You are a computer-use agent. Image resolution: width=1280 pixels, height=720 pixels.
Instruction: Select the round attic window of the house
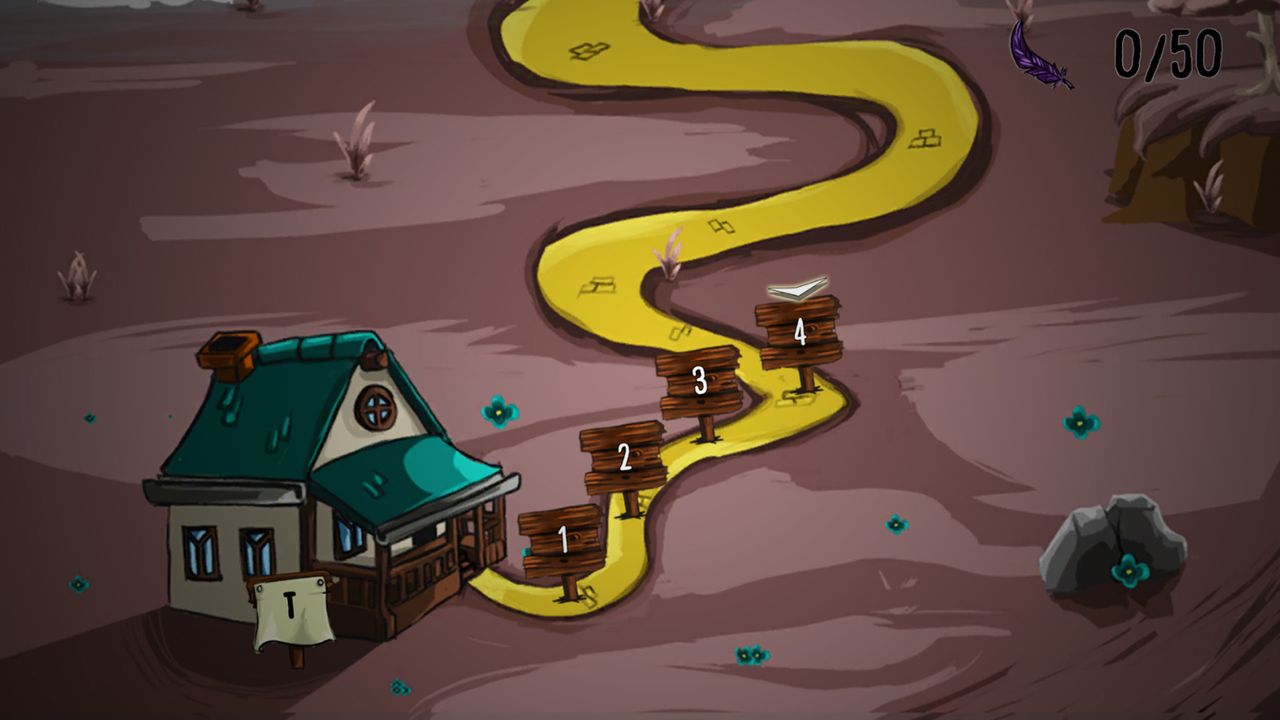tap(375, 408)
